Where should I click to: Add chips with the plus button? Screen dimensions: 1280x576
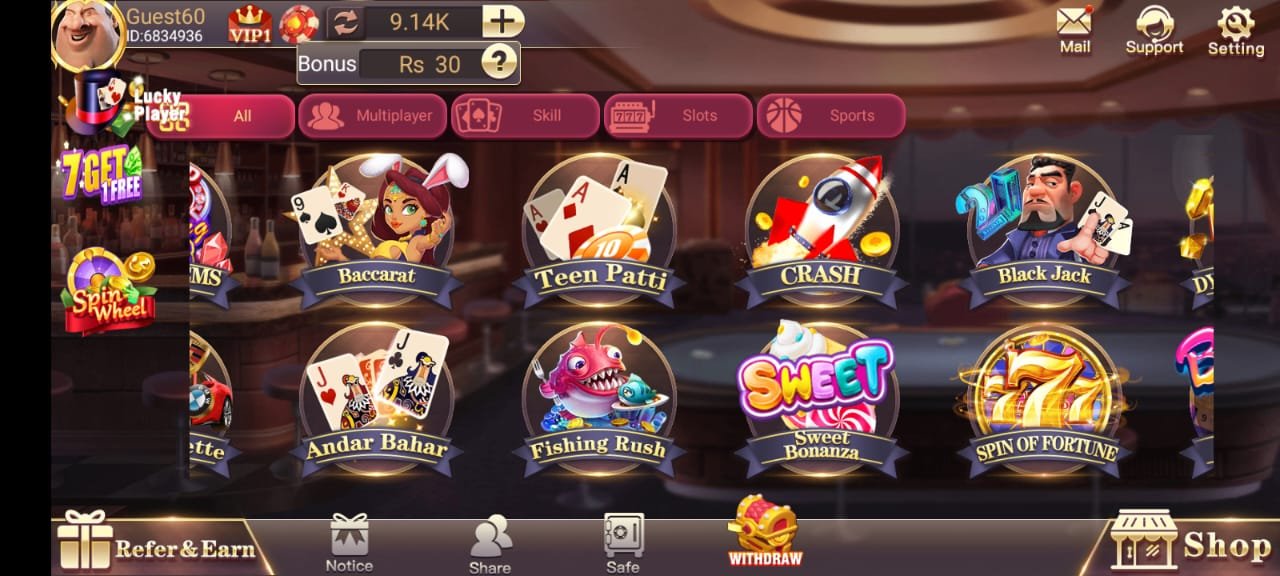(x=502, y=21)
